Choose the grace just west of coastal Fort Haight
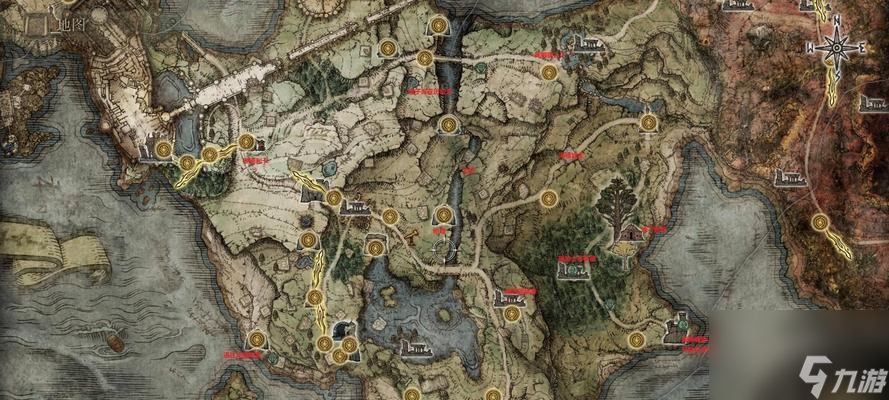The height and width of the screenshot is (400, 889). coord(635,340)
